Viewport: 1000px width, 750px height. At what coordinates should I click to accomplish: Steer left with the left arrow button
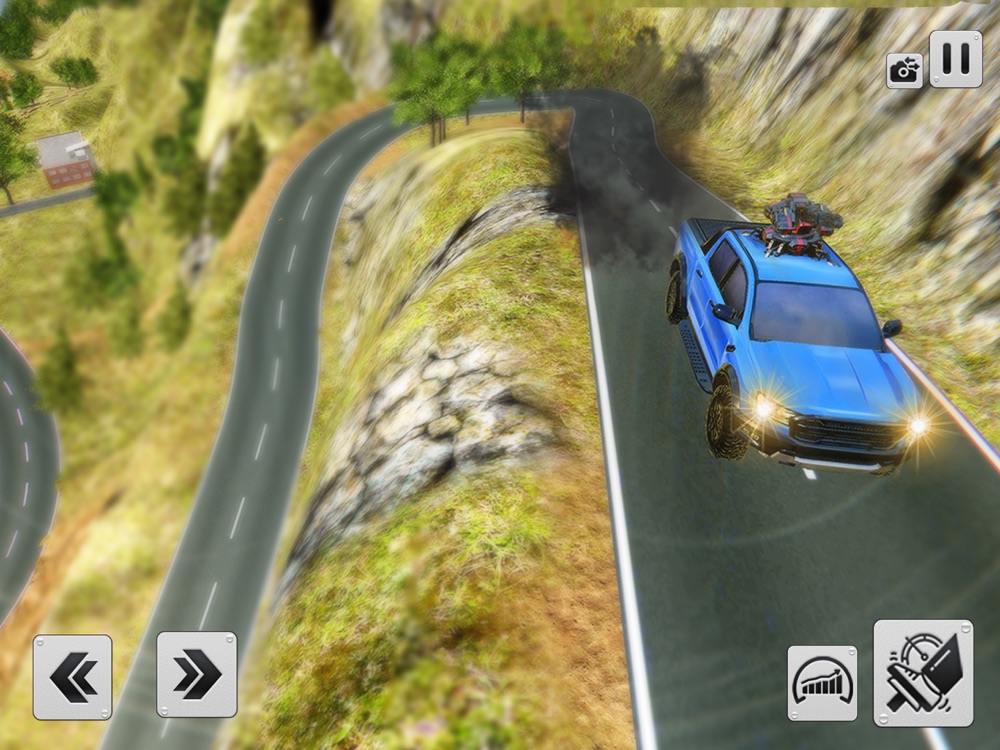coord(73,677)
